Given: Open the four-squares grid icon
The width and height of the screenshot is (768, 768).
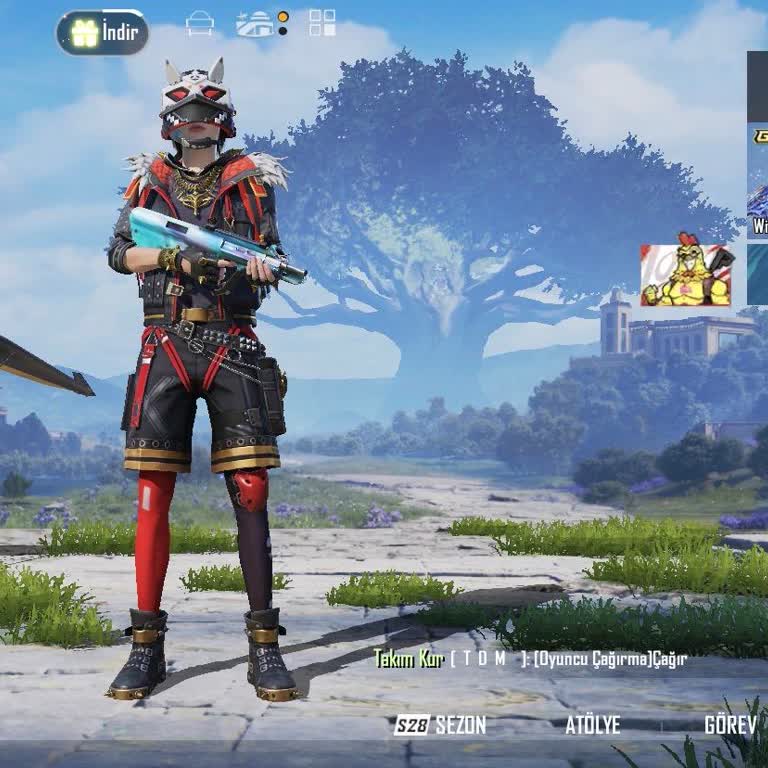Looking at the screenshot, I should (x=322, y=23).
